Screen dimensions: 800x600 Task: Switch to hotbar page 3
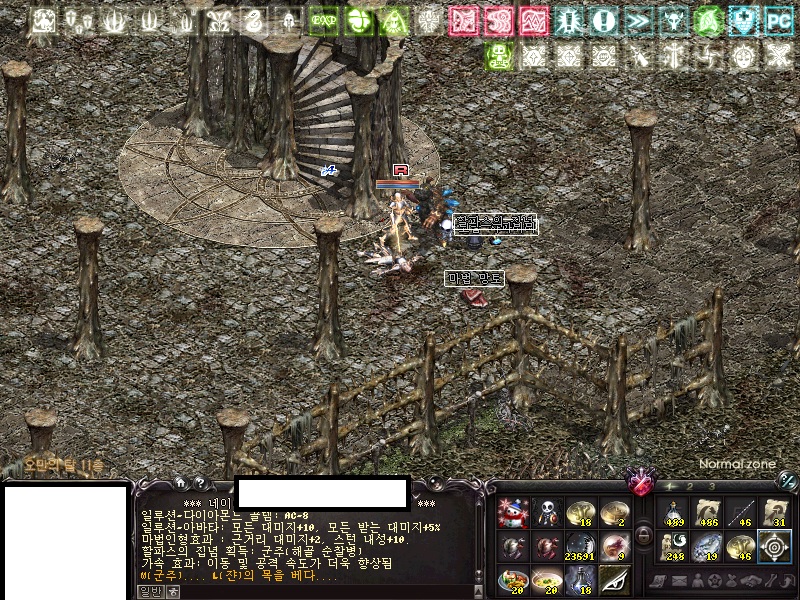click(711, 486)
